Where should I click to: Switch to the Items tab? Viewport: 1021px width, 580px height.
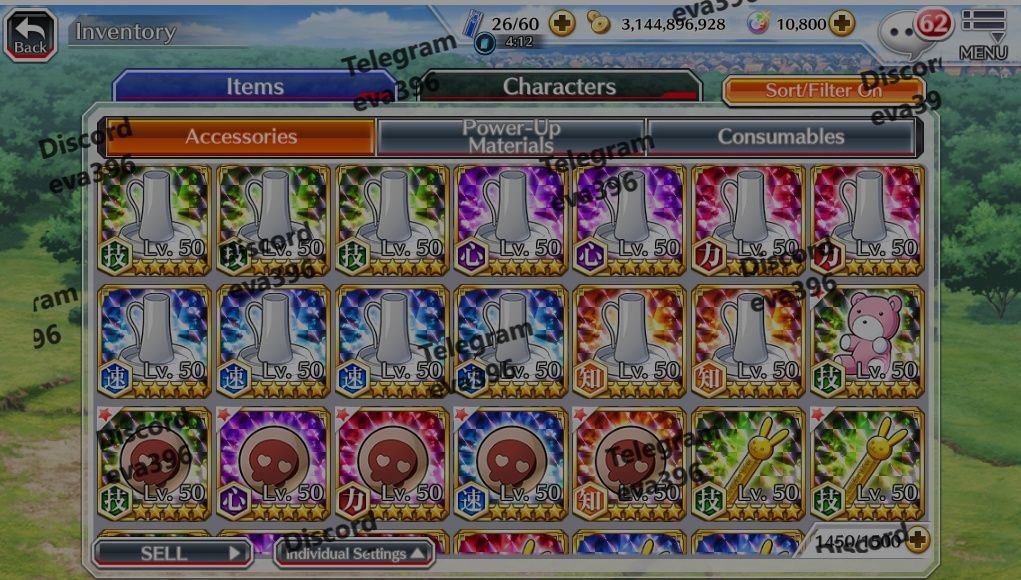(x=254, y=87)
